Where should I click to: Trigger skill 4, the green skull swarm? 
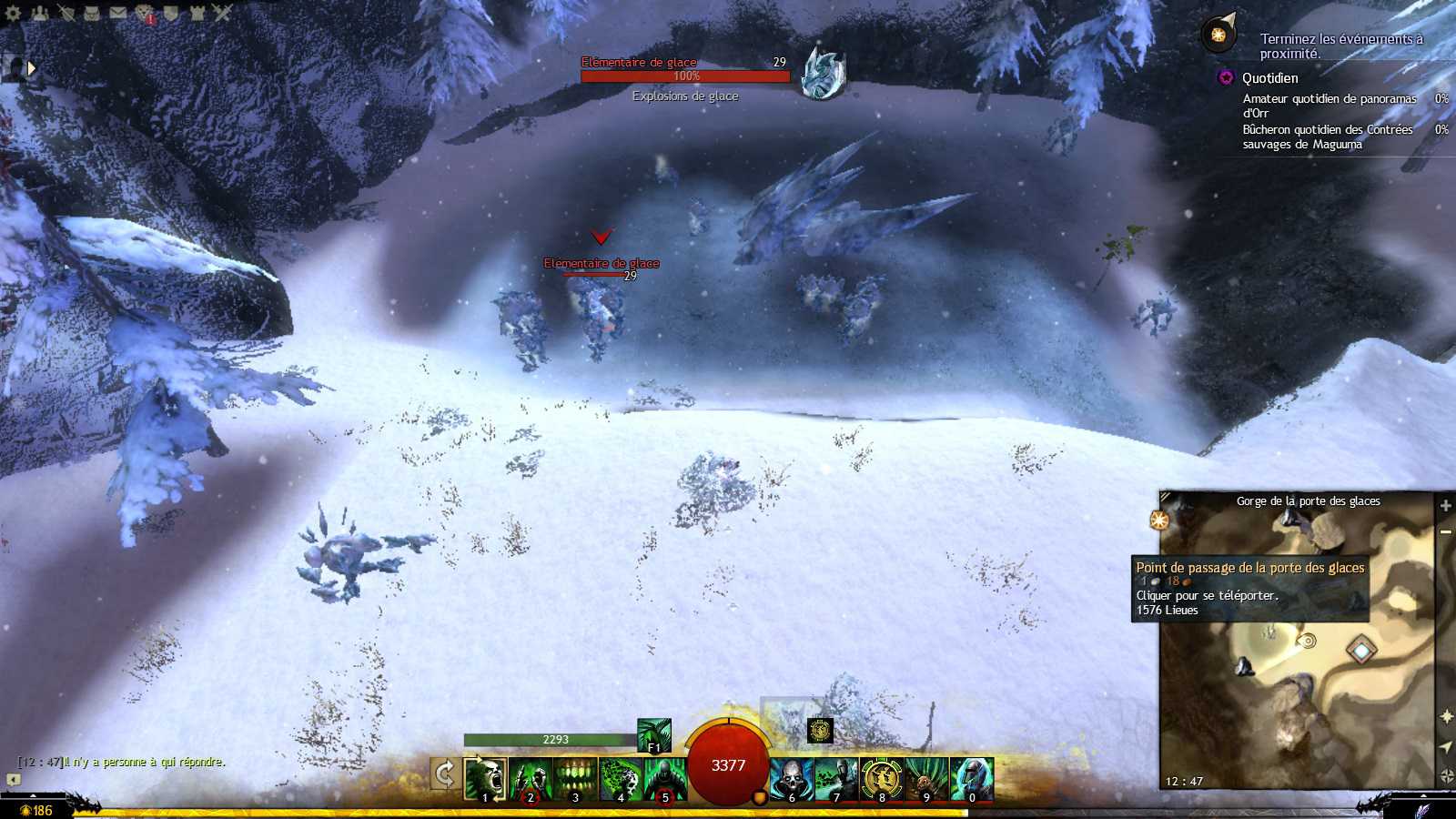[621, 779]
